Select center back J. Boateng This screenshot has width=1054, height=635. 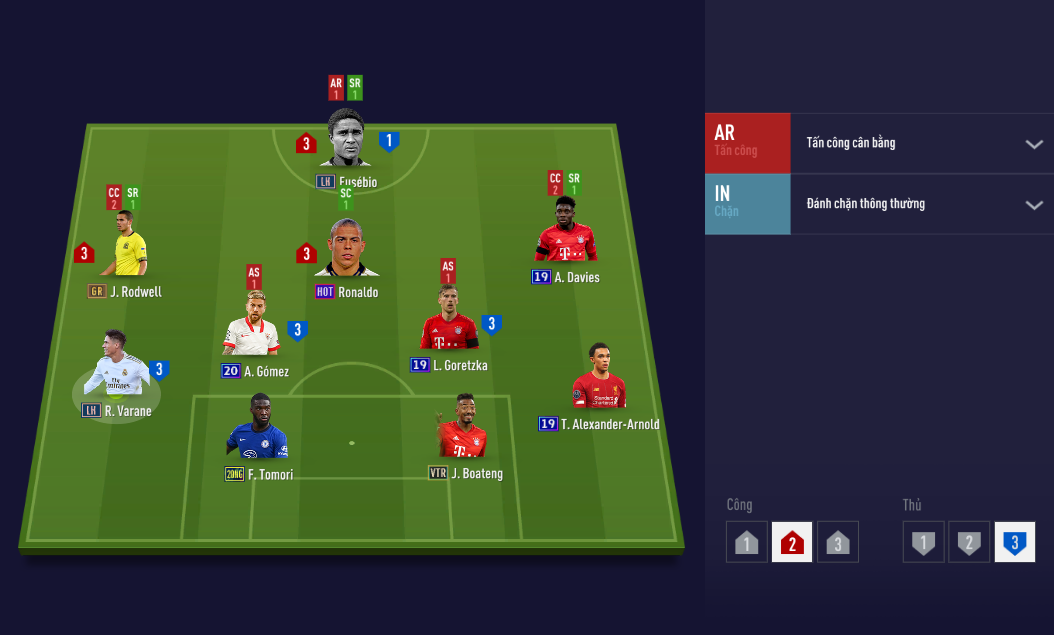point(462,428)
